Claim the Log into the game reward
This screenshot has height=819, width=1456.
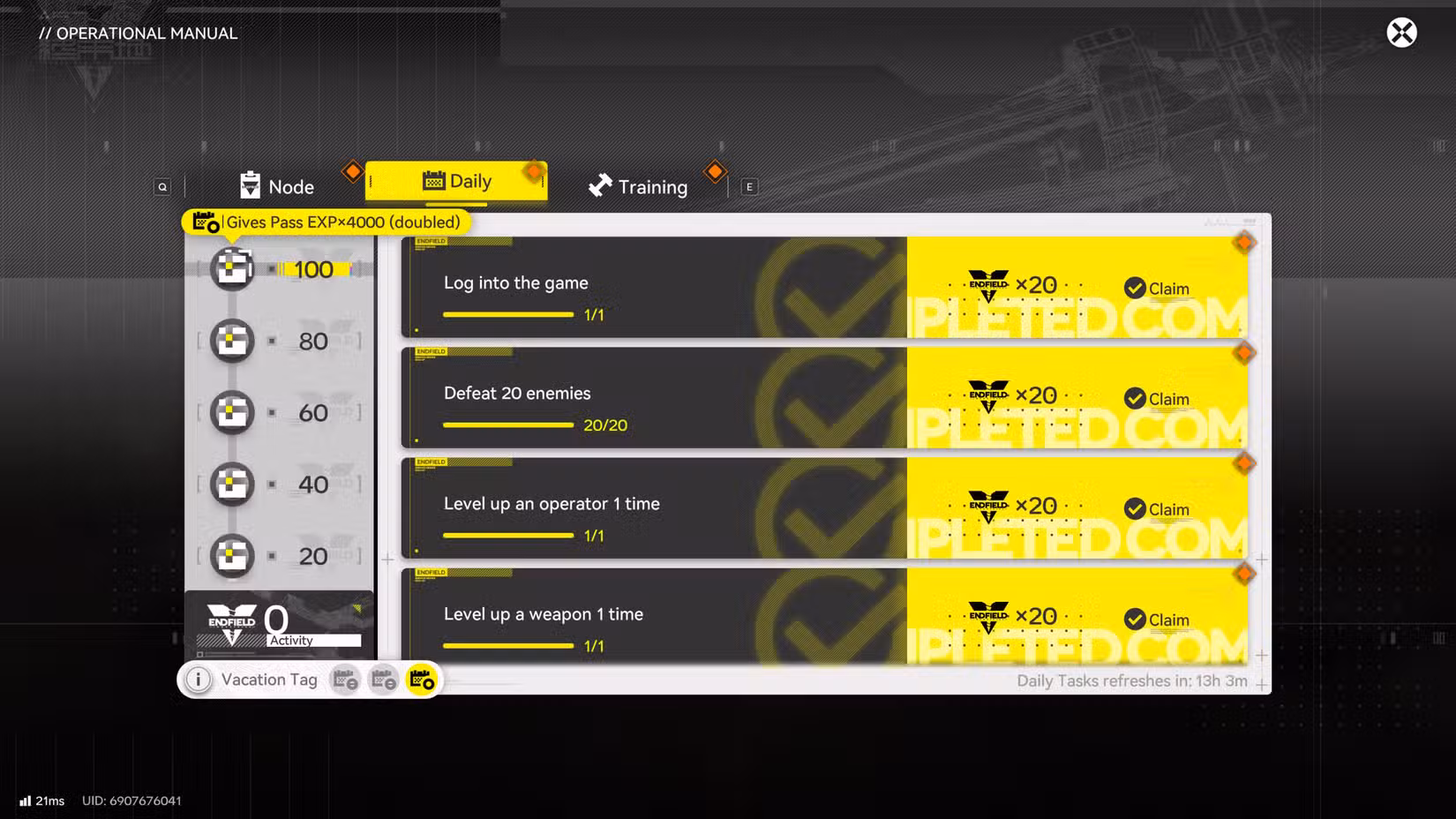(1158, 288)
